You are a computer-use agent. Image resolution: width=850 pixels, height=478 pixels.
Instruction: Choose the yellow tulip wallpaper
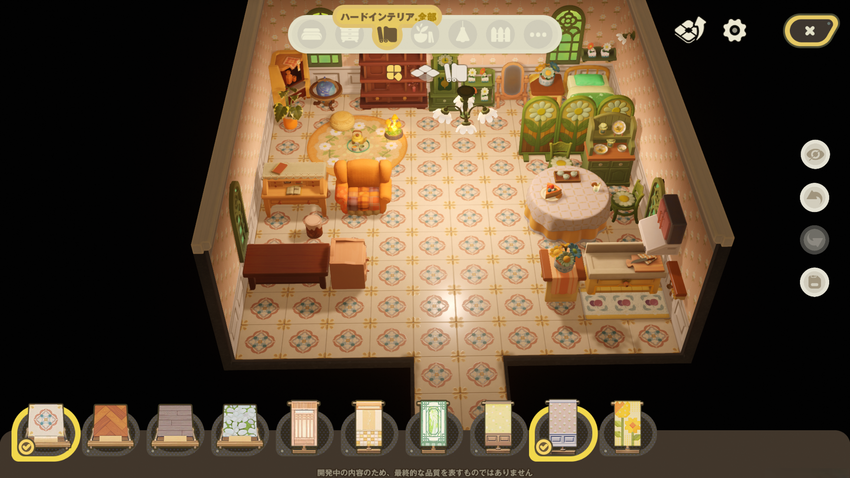click(627, 428)
